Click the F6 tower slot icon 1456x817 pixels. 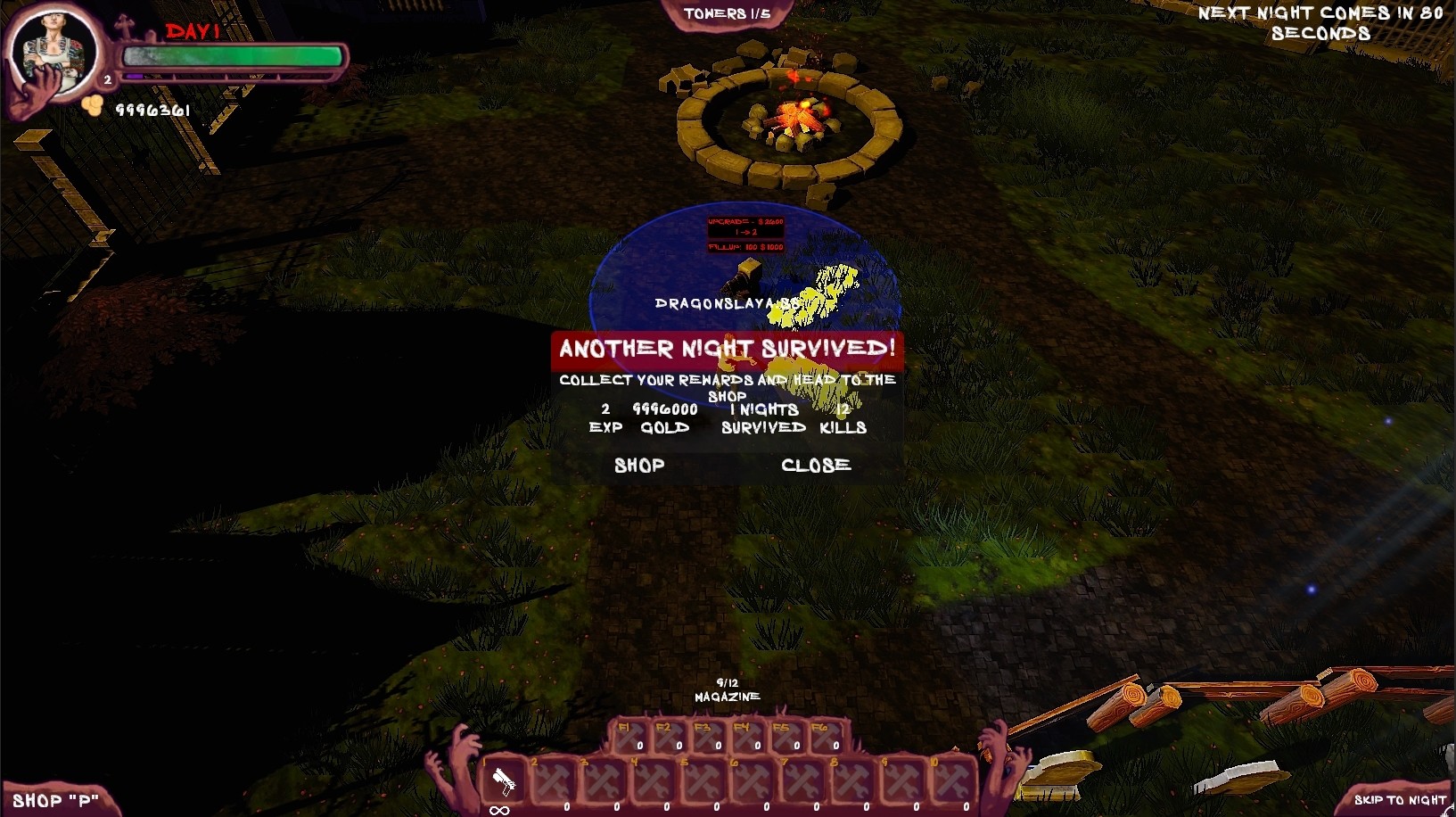[825, 736]
